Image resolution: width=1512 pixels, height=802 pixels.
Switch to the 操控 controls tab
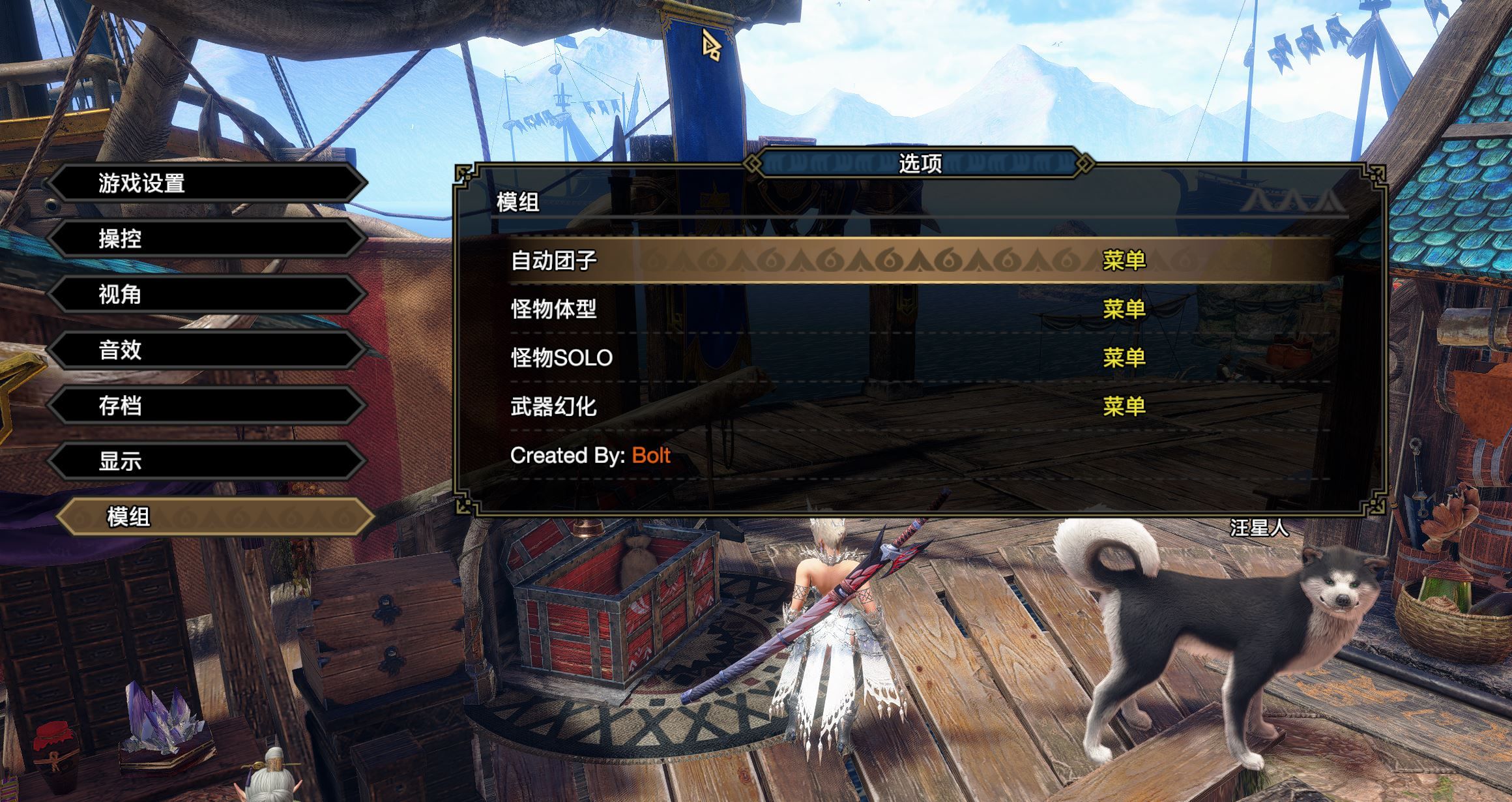(x=209, y=240)
